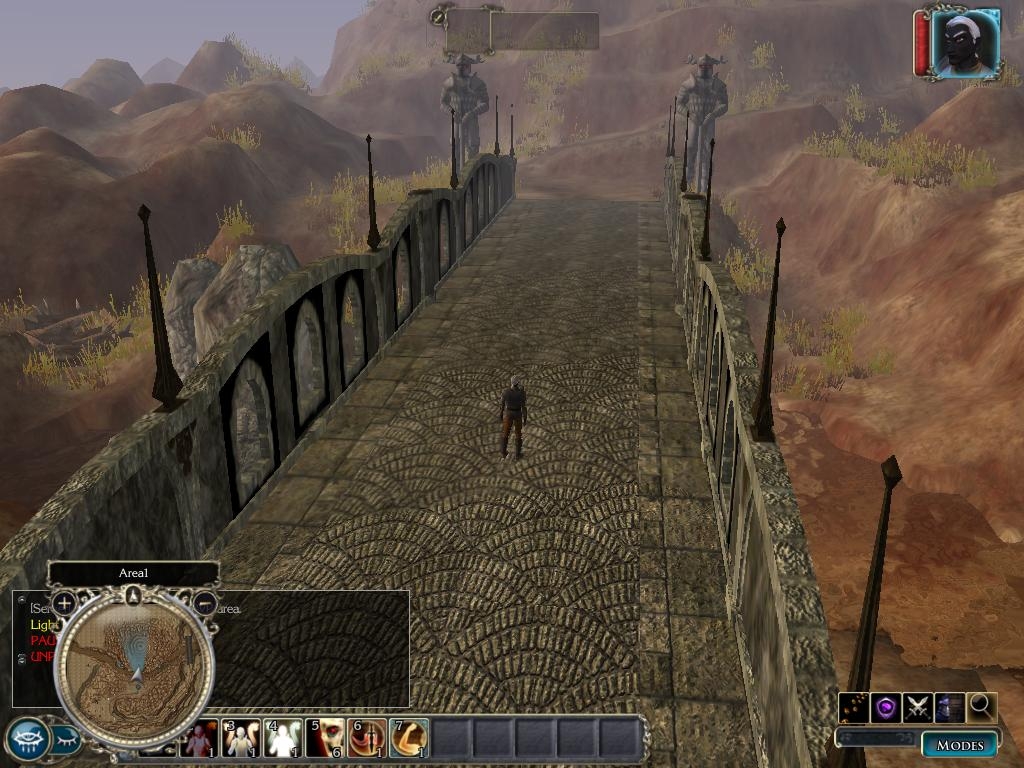Click the chat log window

tap(310, 650)
